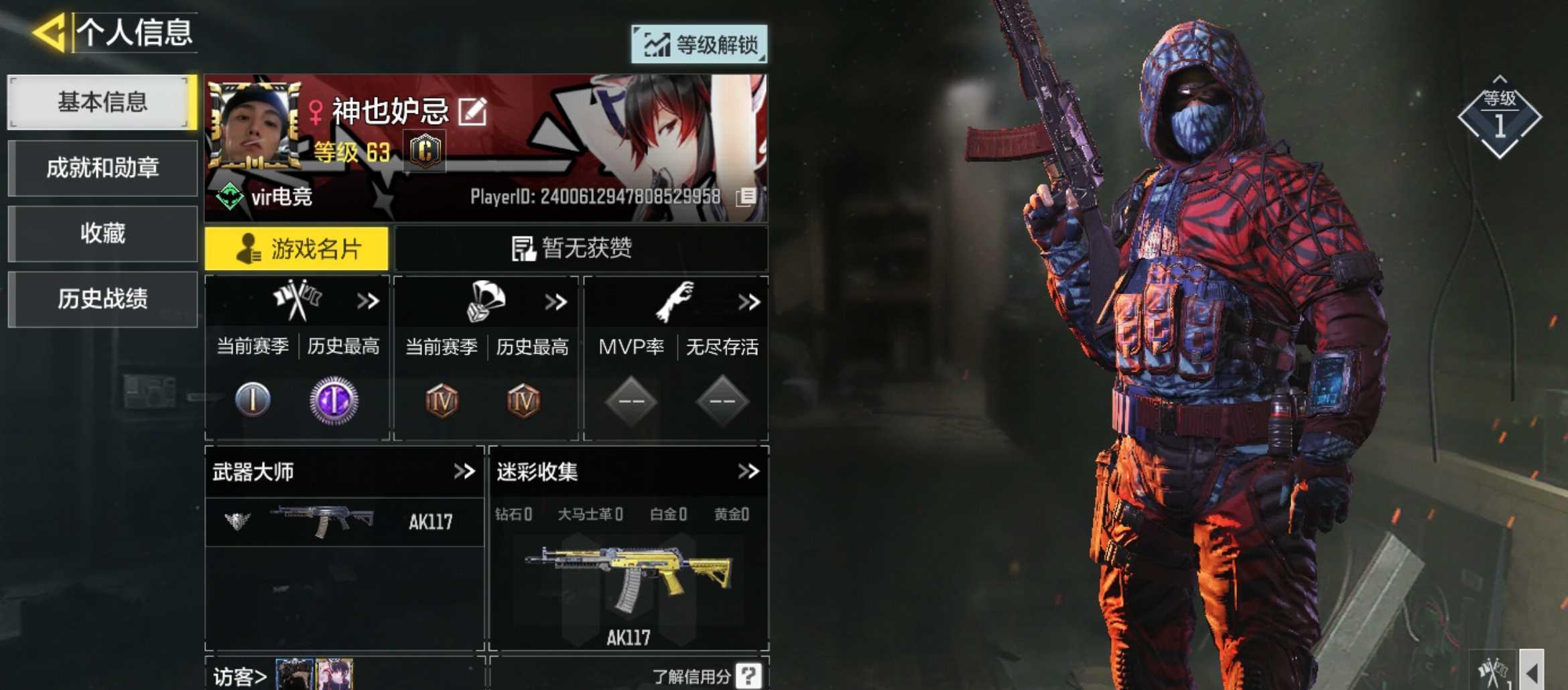Edit the player name 神也妒忌
Image resolution: width=1568 pixels, height=690 pixels.
click(472, 111)
